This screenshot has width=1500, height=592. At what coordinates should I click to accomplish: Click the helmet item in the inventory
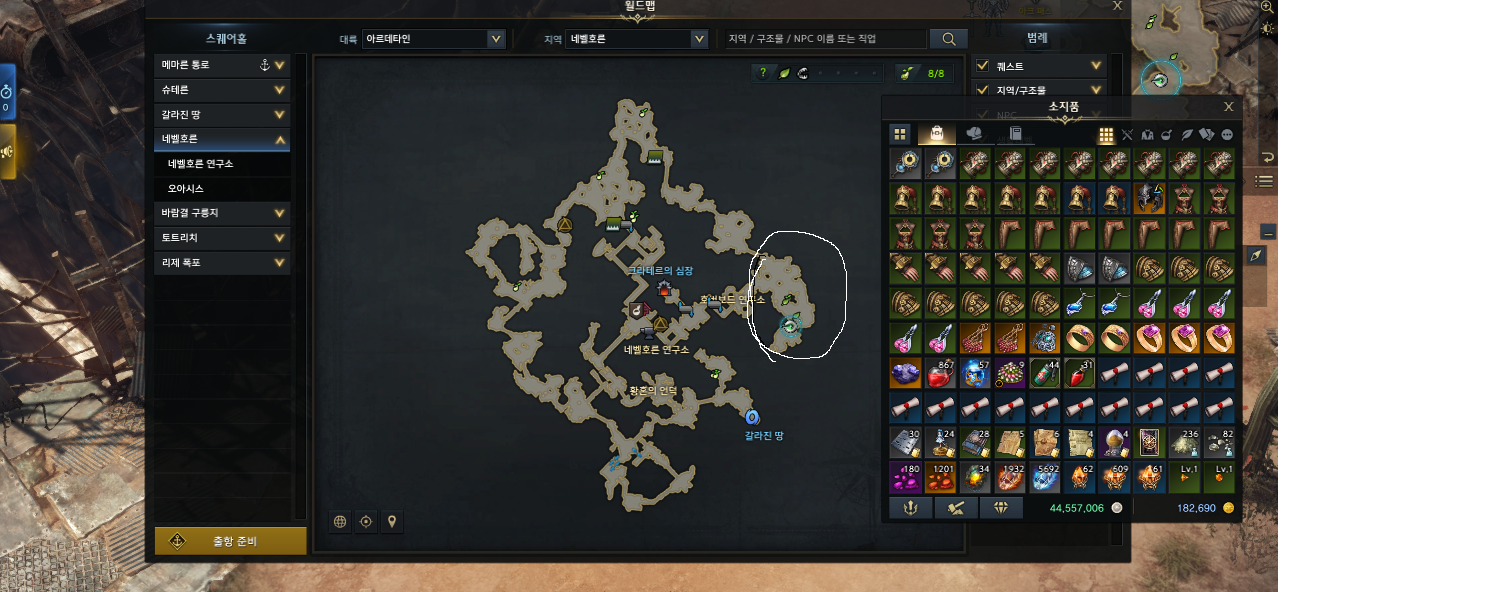(1149, 199)
